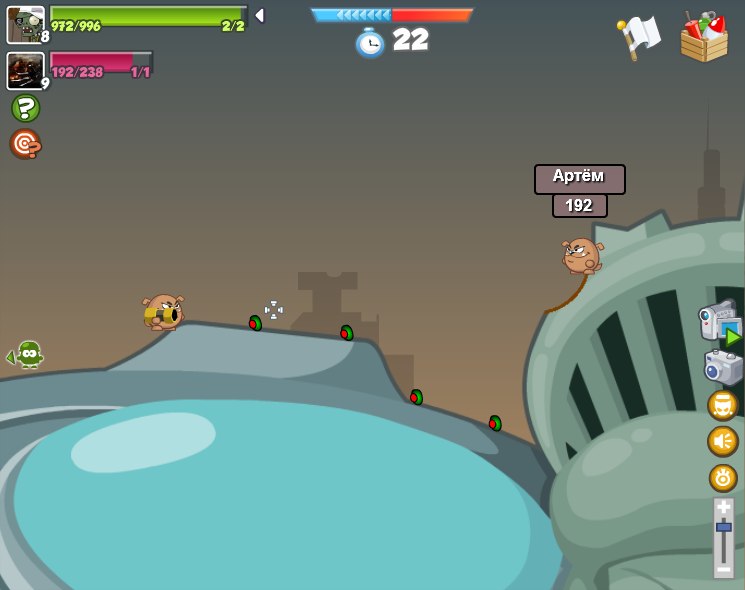Select the dark second player avatar

(x=25, y=70)
